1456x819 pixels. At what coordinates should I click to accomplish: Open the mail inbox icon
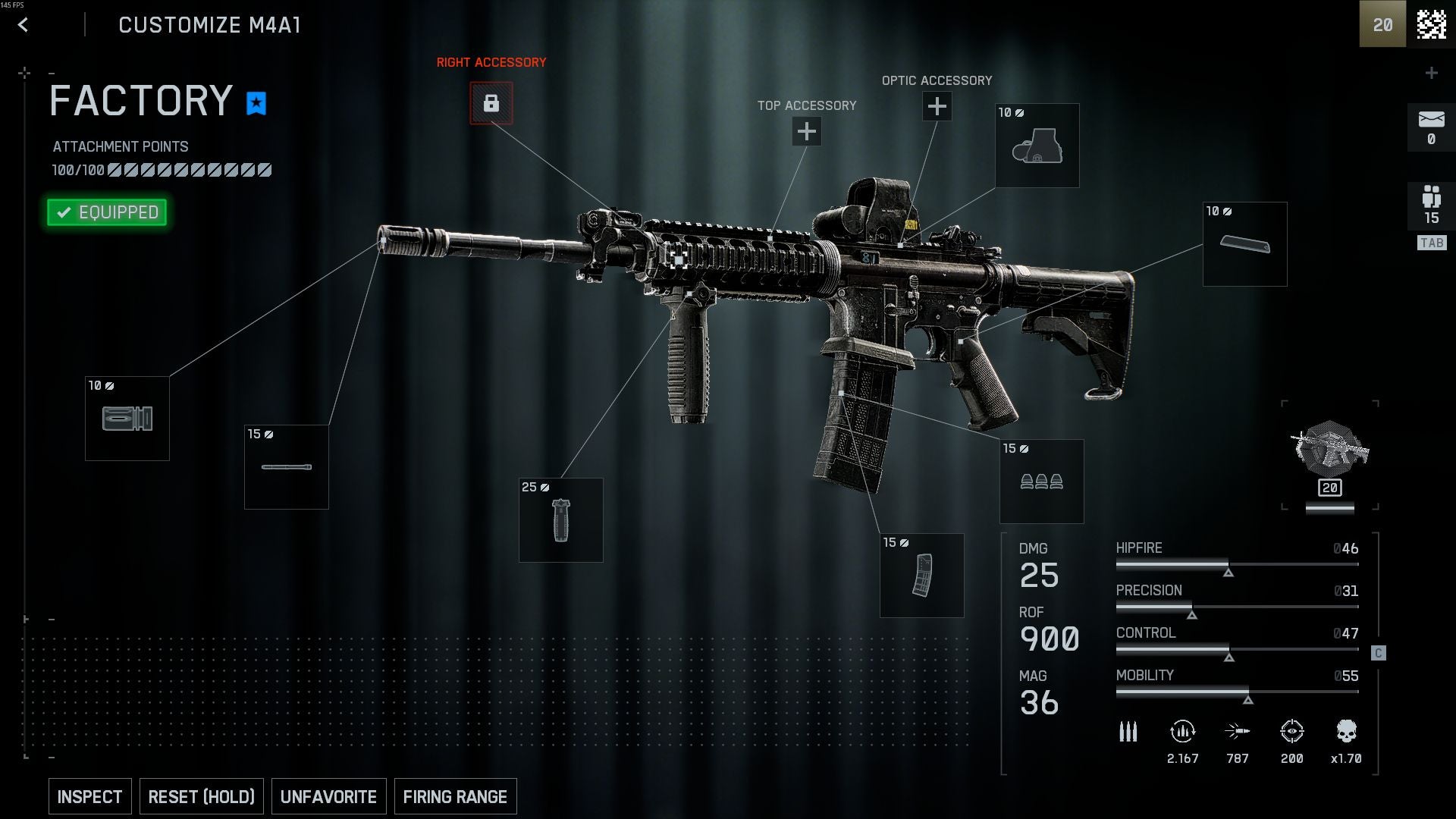[x=1431, y=127]
